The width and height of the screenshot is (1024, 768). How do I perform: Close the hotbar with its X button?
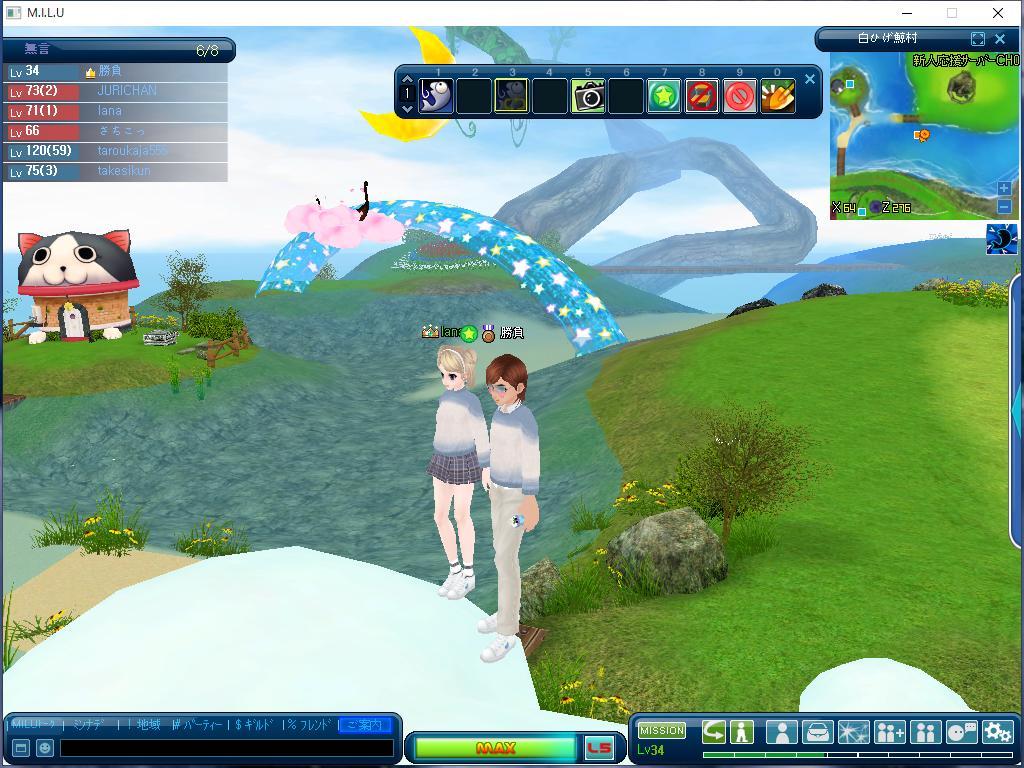point(810,79)
